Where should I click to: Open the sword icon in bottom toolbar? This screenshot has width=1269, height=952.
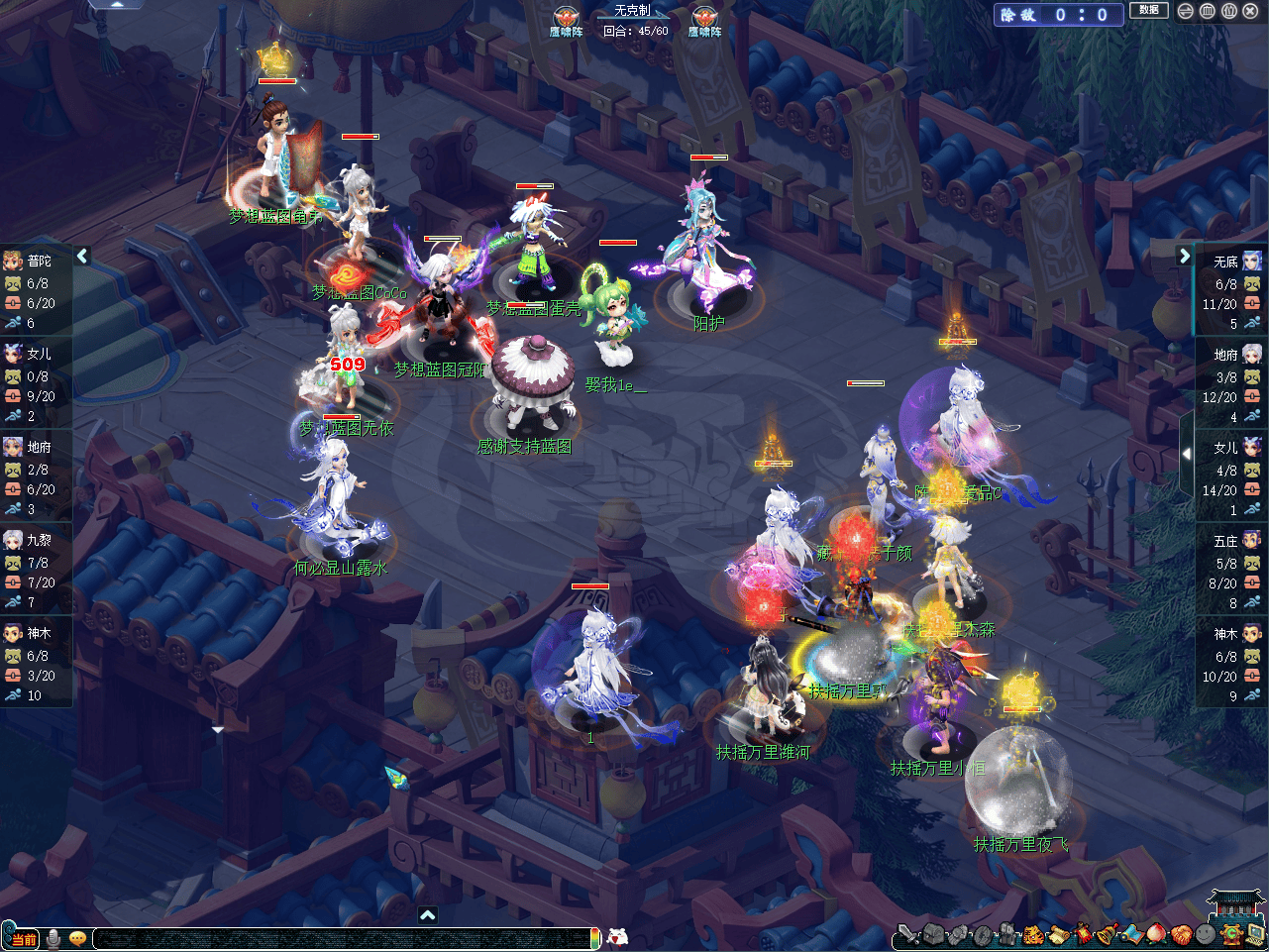[907, 934]
